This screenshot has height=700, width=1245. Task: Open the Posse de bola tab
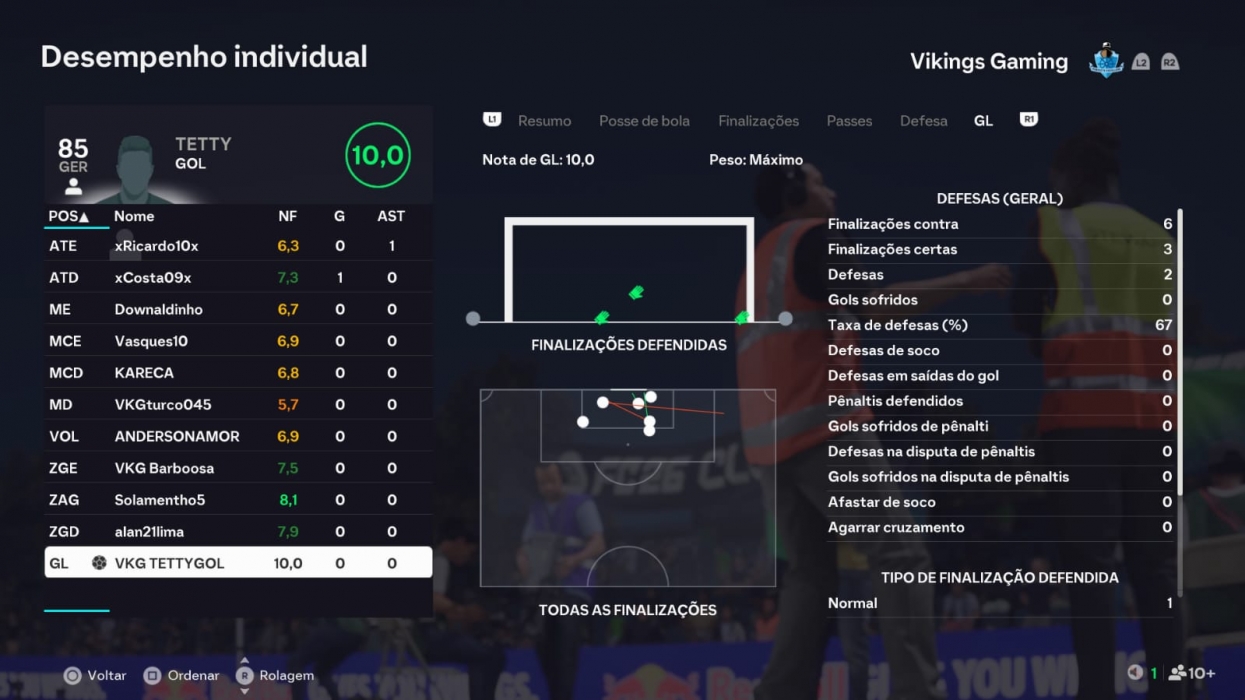click(644, 121)
